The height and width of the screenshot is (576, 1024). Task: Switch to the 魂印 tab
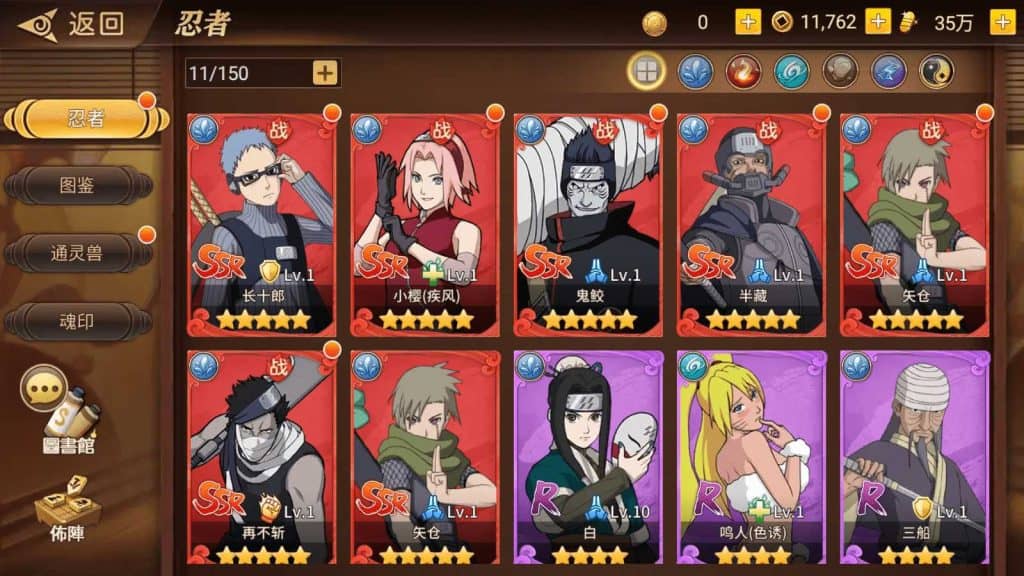point(78,321)
